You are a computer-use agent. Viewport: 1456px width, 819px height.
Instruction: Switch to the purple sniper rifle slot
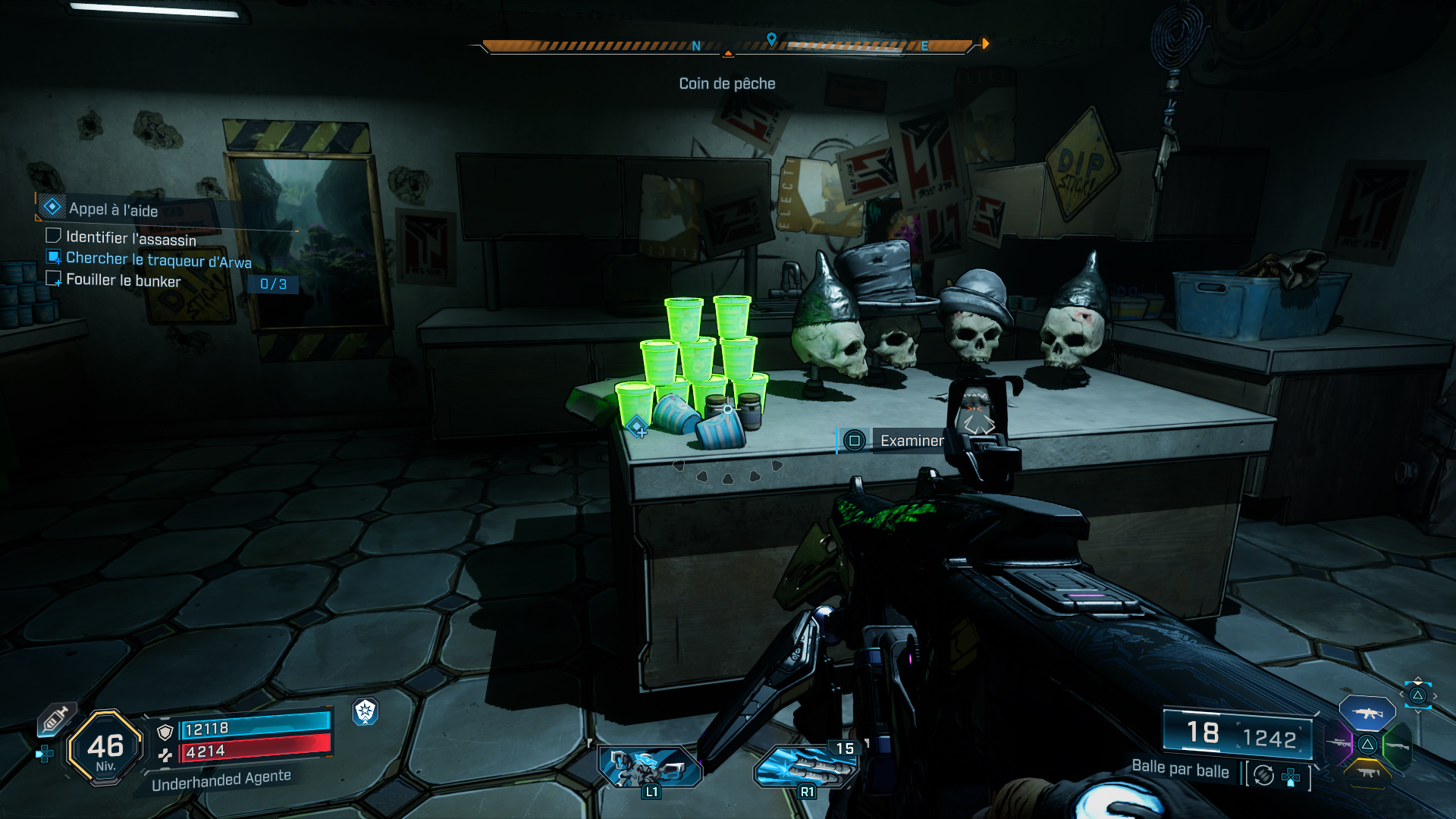coord(1338,743)
